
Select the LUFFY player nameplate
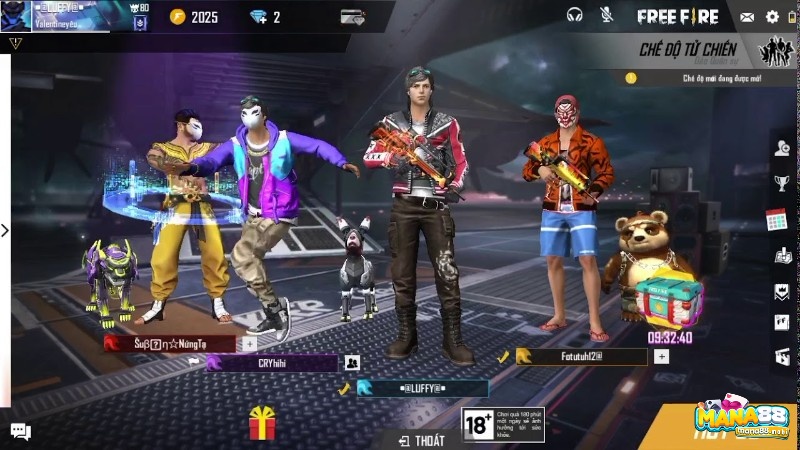tap(424, 388)
